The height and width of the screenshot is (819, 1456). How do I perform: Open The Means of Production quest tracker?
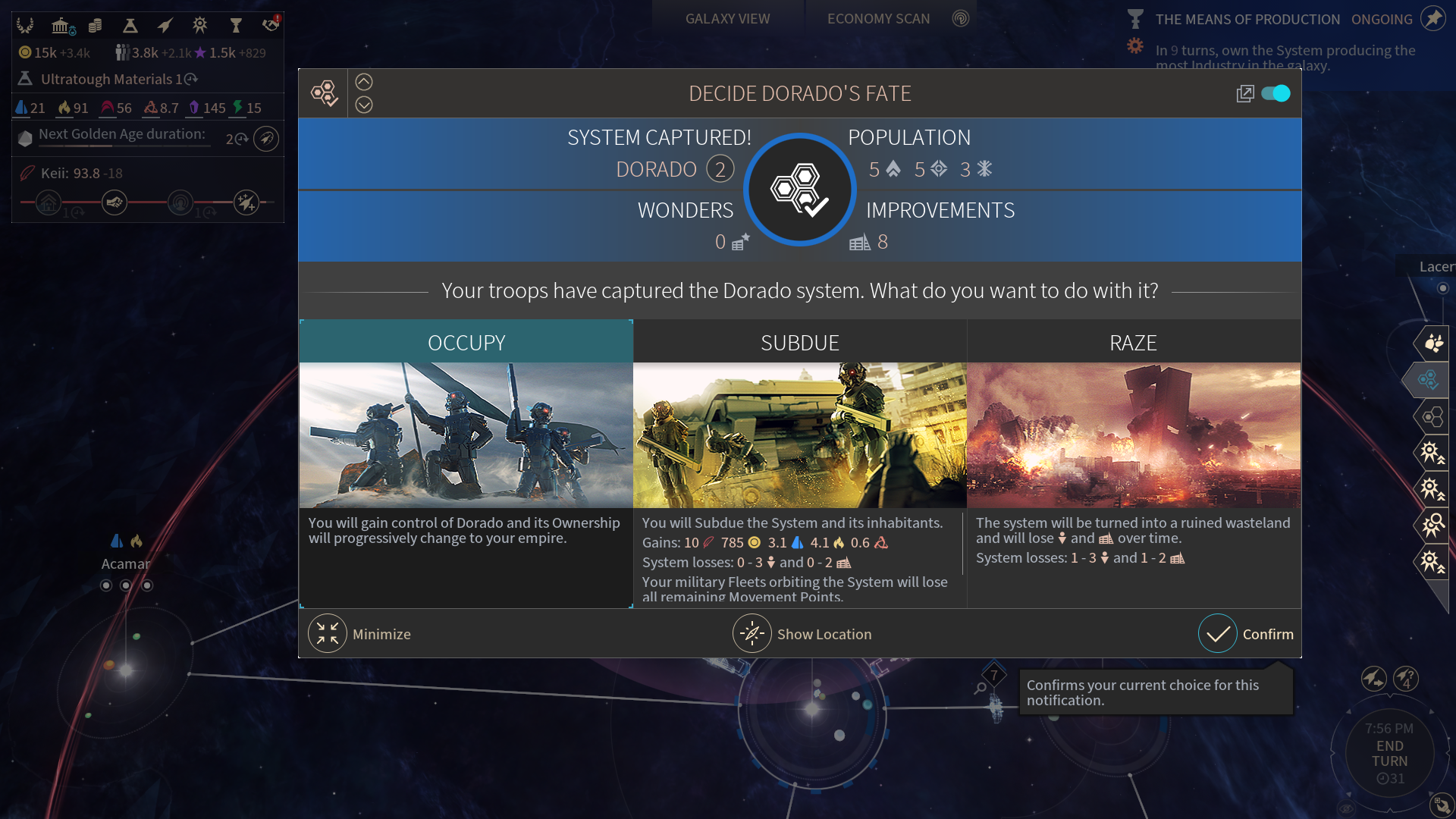1247,20
